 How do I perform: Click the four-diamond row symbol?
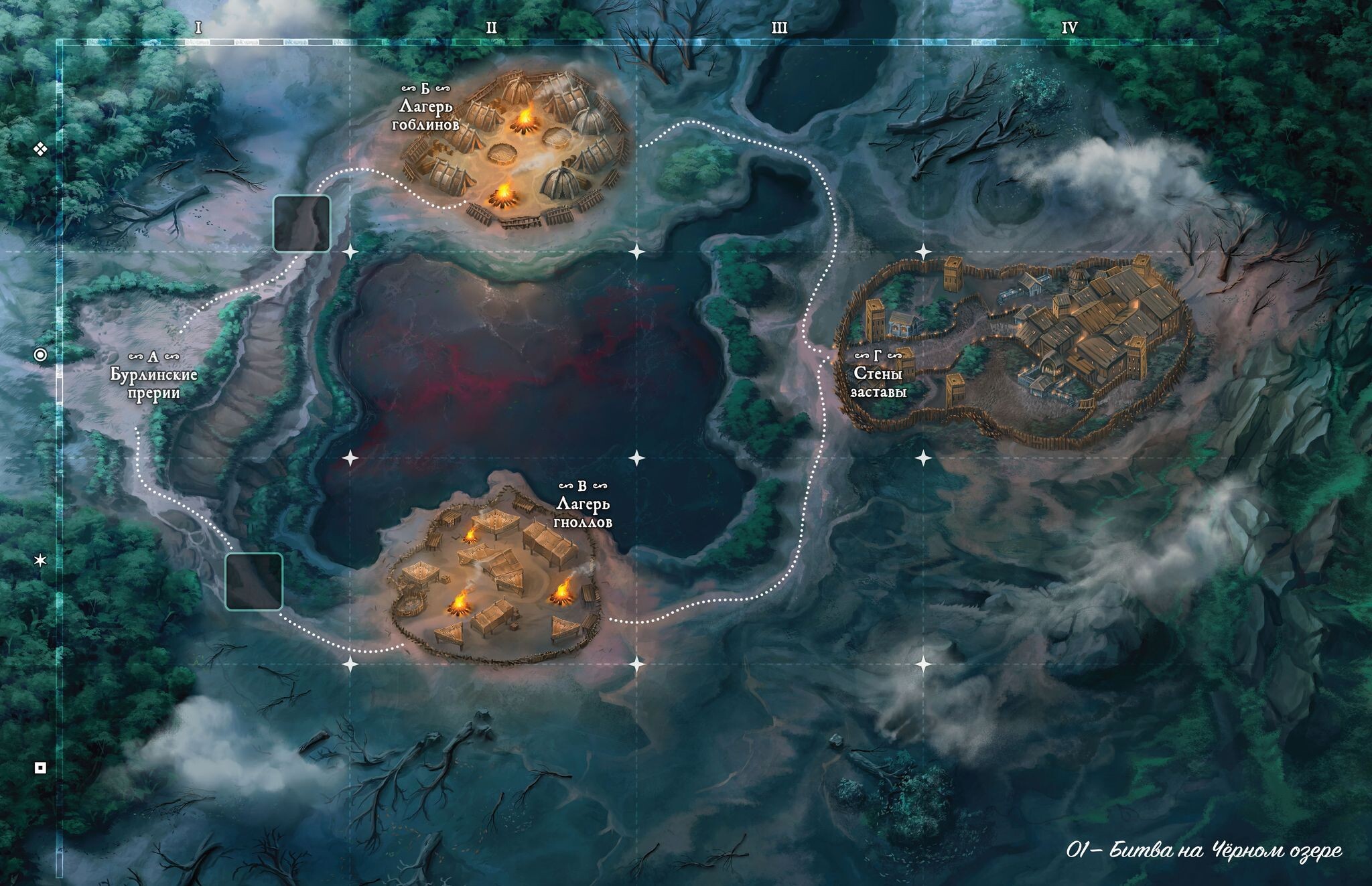[x=41, y=149]
